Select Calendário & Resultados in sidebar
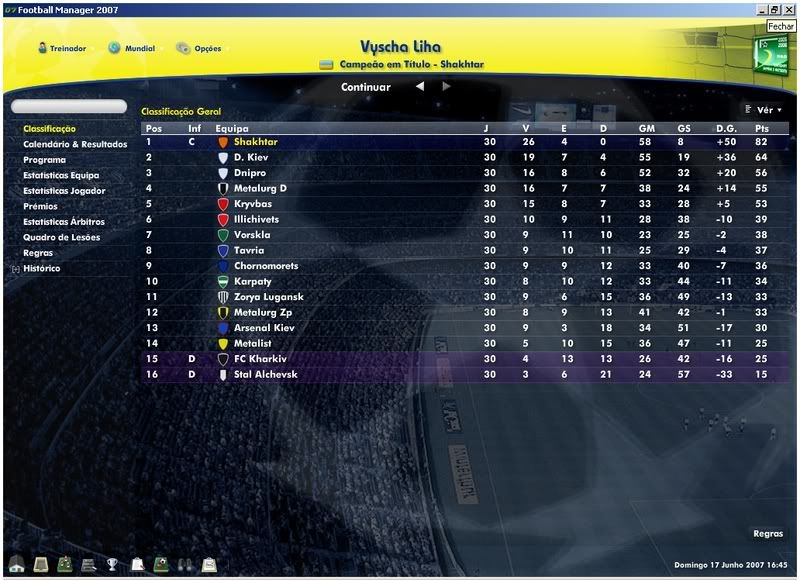800x580 pixels. click(75, 144)
